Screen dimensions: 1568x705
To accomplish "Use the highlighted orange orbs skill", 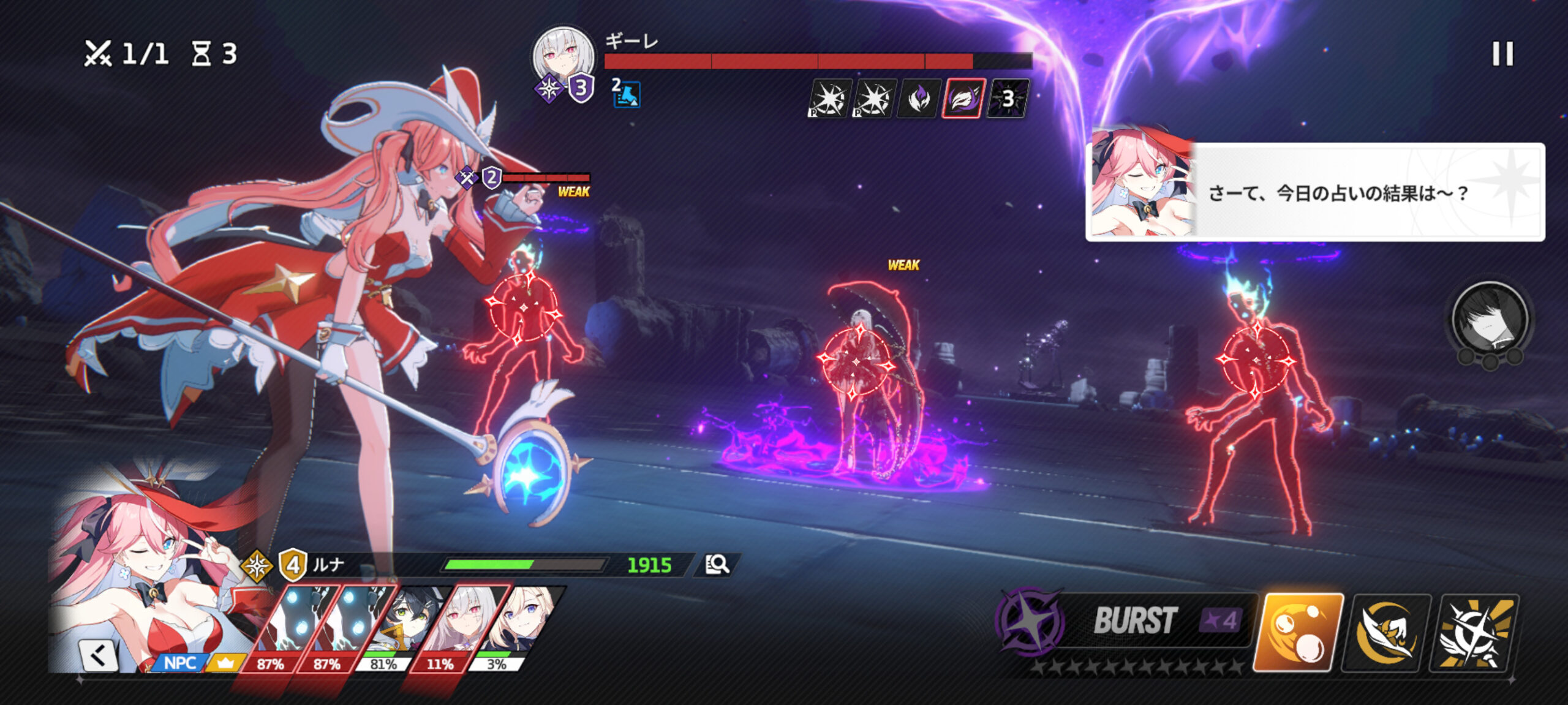I will [1298, 632].
